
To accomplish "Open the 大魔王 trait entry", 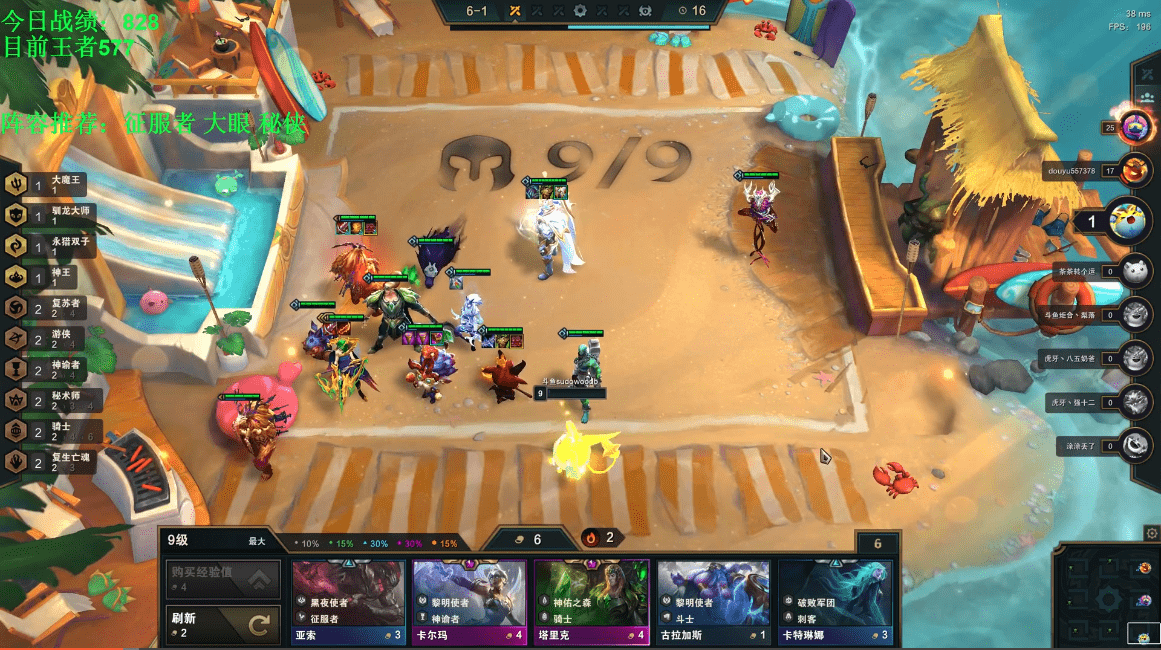I will coord(50,184).
